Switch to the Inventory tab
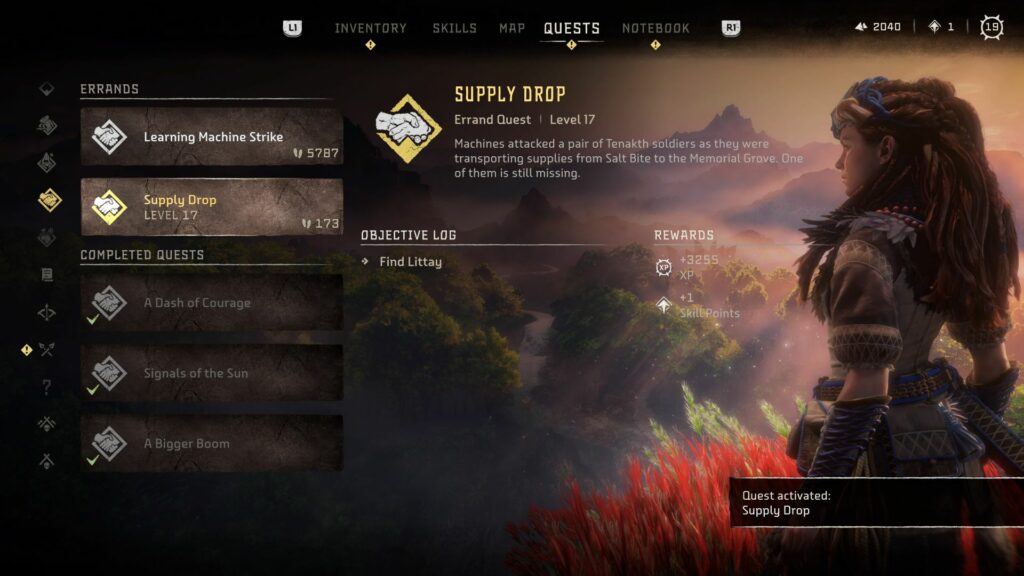The image size is (1024, 576). point(370,28)
